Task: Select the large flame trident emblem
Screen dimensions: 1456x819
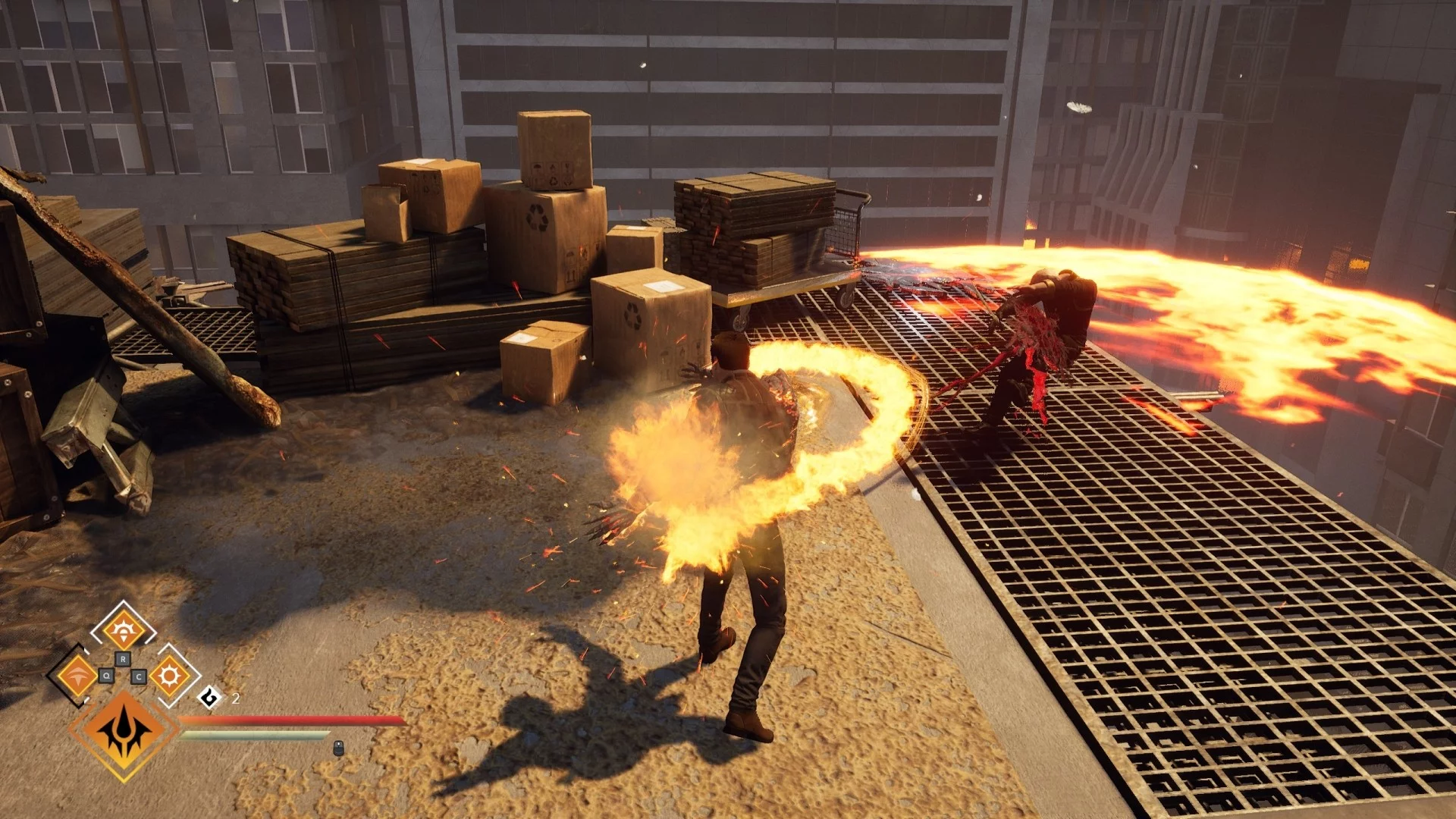Action: click(x=124, y=733)
